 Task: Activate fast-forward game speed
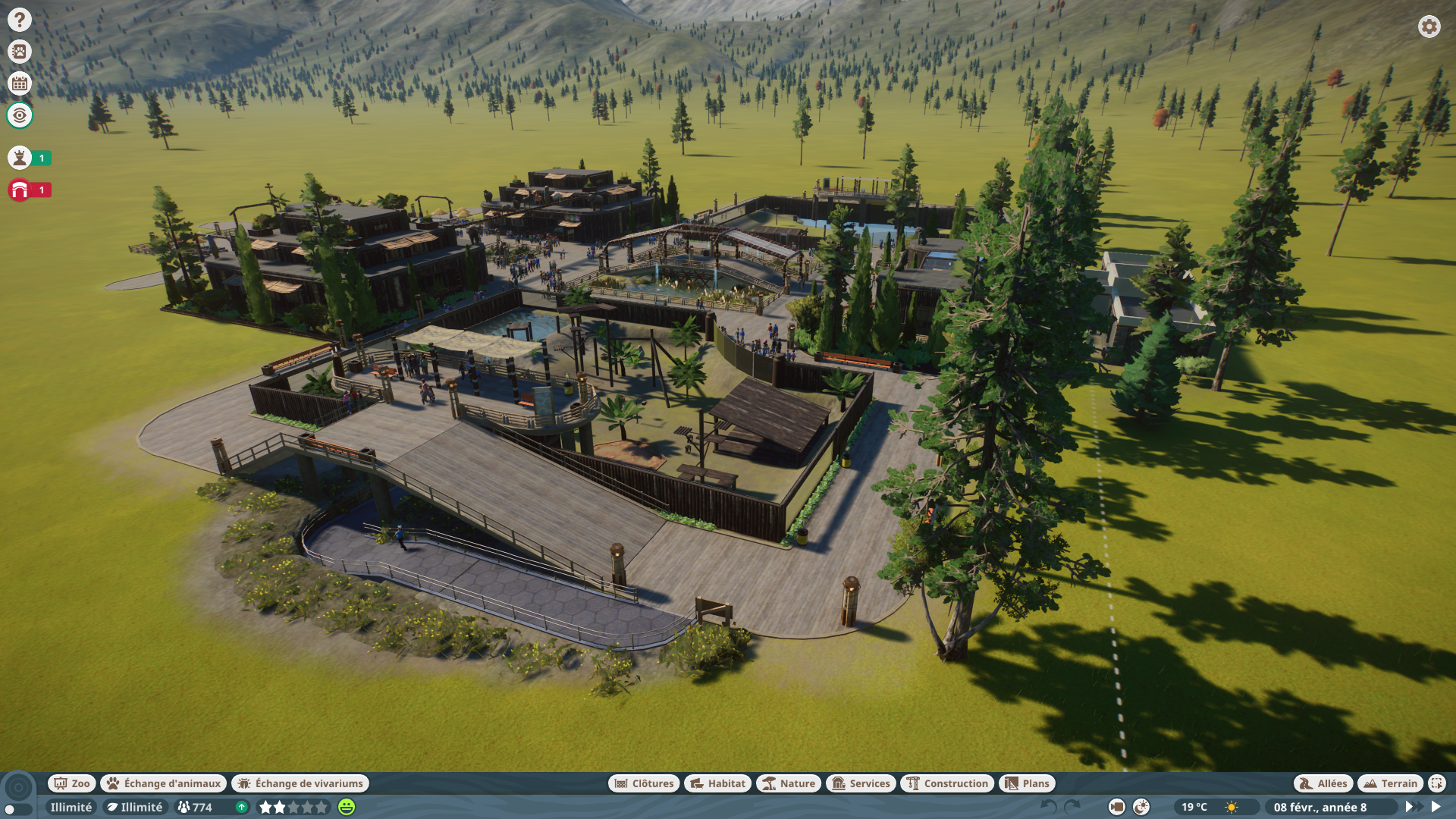1412,807
